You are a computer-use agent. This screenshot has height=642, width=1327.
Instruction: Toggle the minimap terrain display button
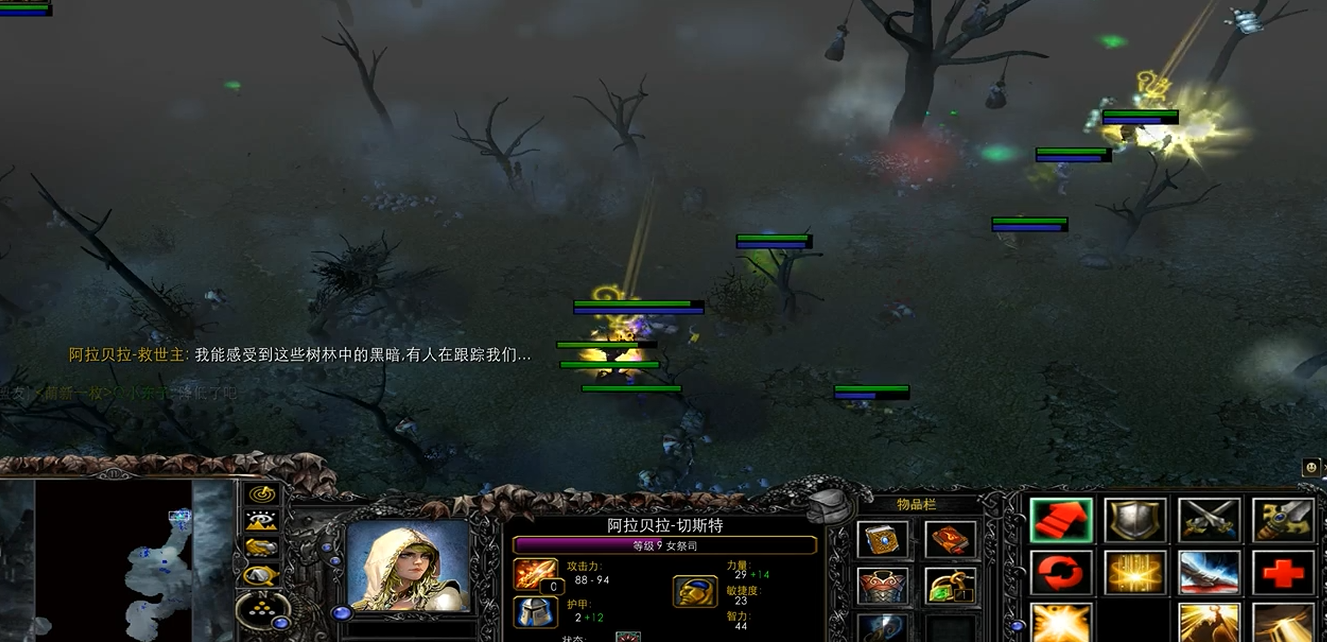[x=262, y=521]
